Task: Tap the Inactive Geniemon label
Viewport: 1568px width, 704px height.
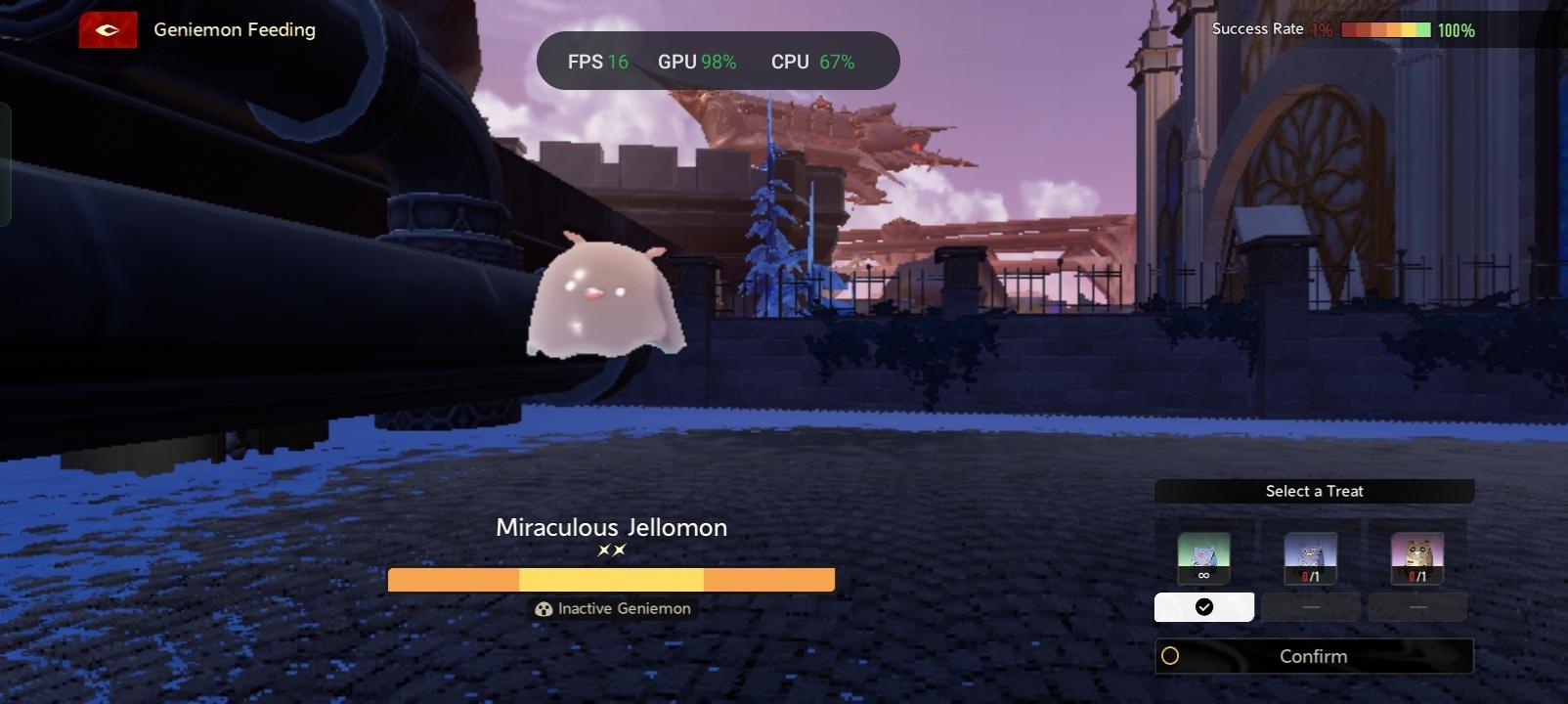Action: pyautogui.click(x=613, y=608)
